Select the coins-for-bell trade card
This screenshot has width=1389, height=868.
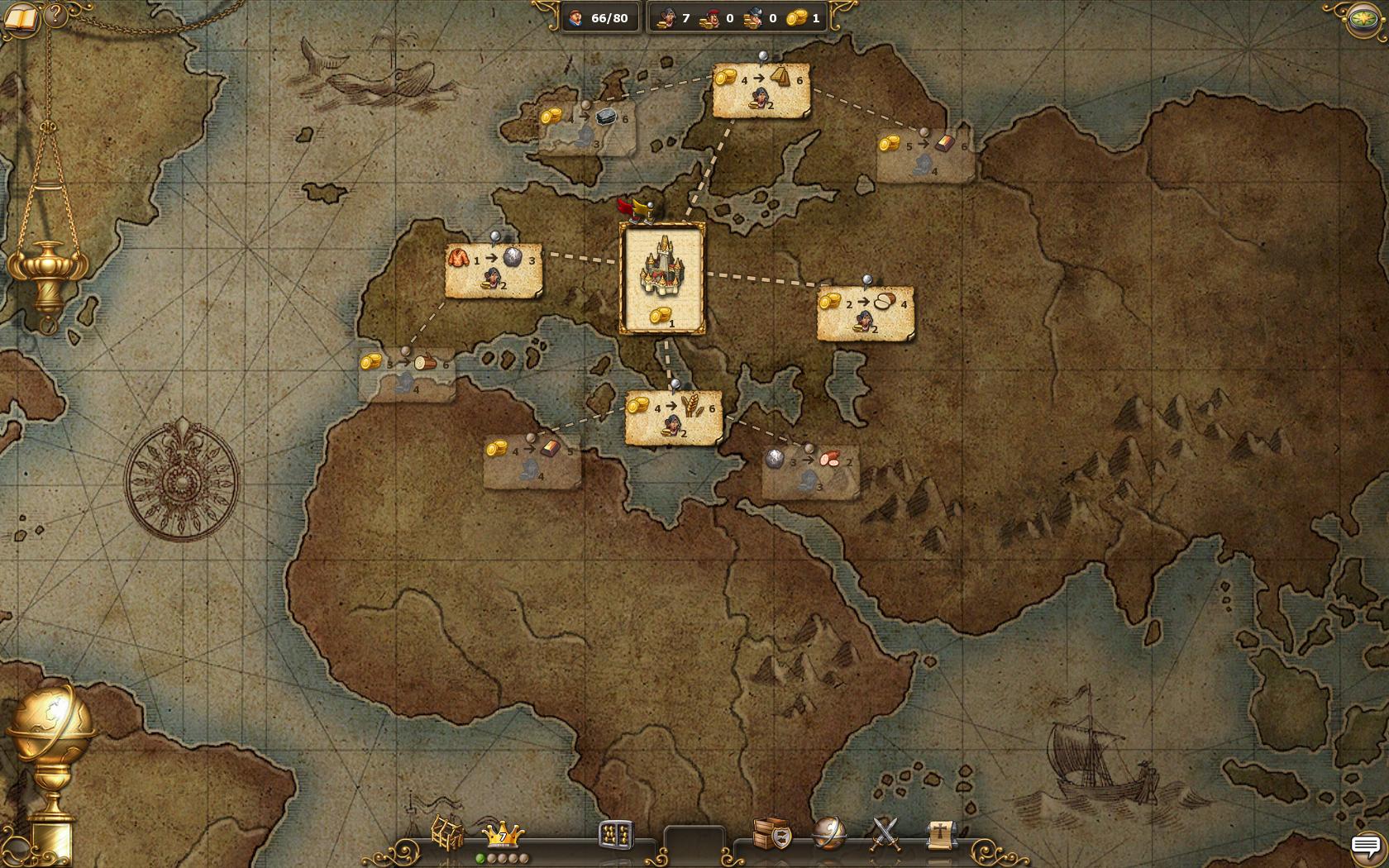click(761, 90)
